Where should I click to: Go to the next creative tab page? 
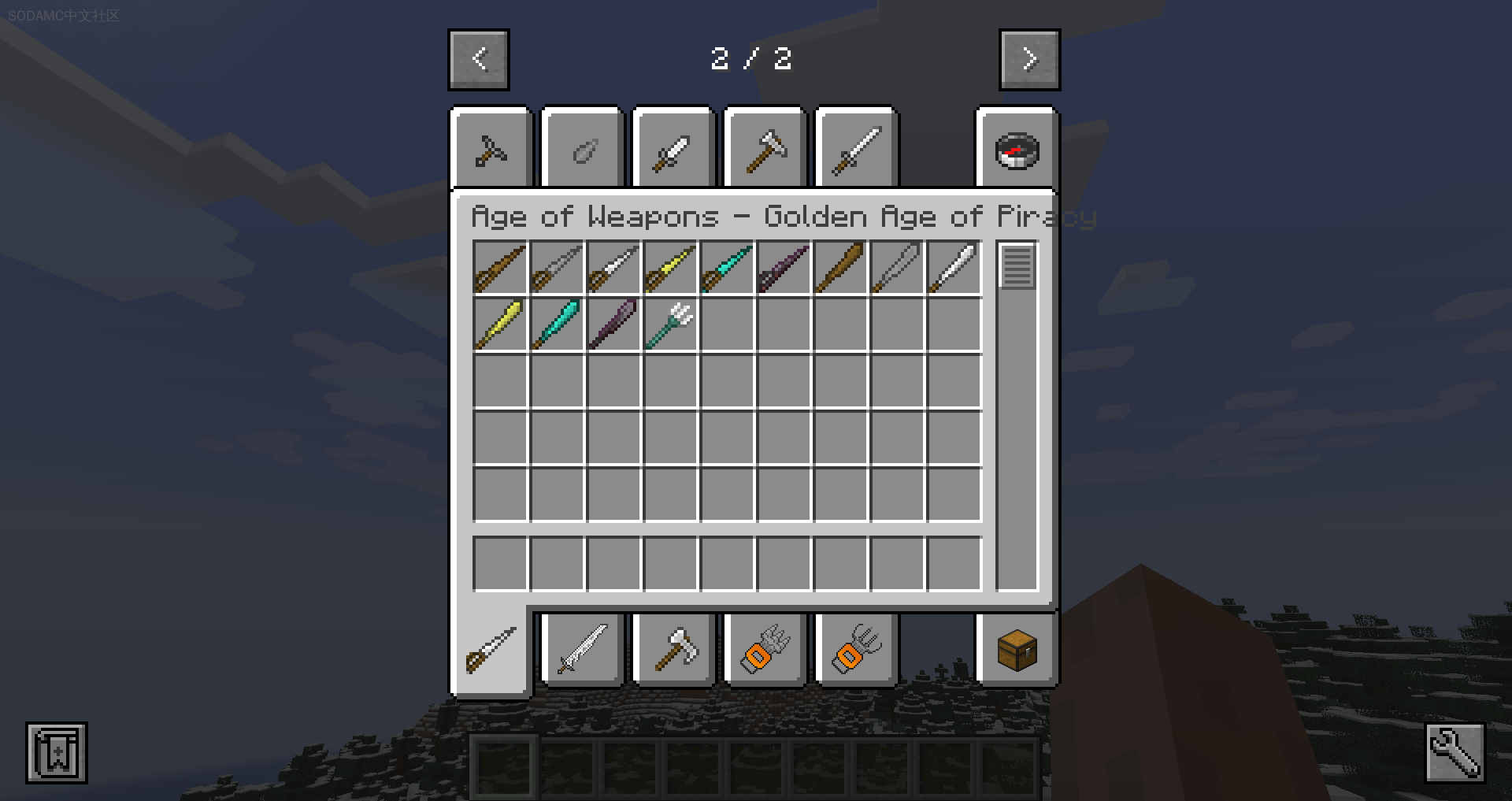coord(1029,59)
